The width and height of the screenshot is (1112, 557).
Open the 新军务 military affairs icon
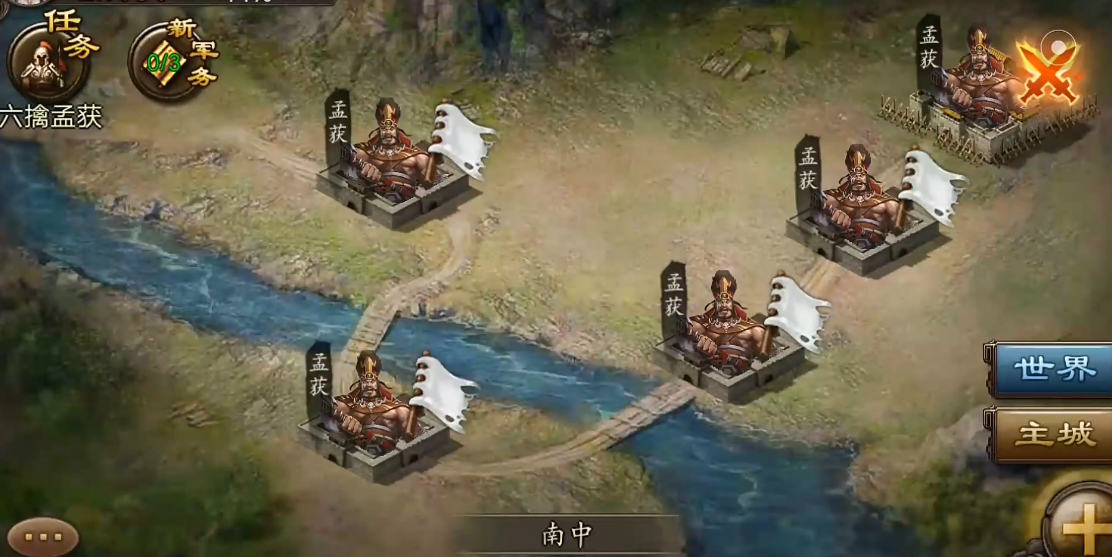[170, 60]
